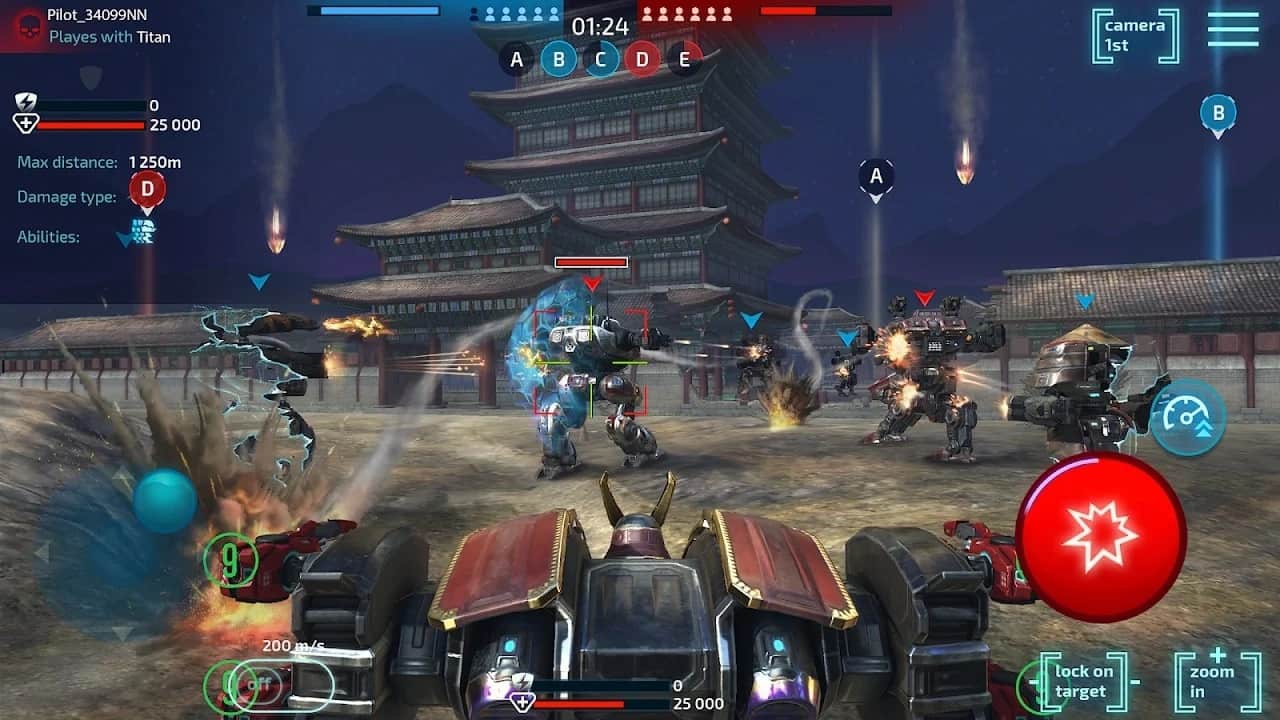Activate the speedometer boost ability
1280x720 pixels.
pos(1187,418)
